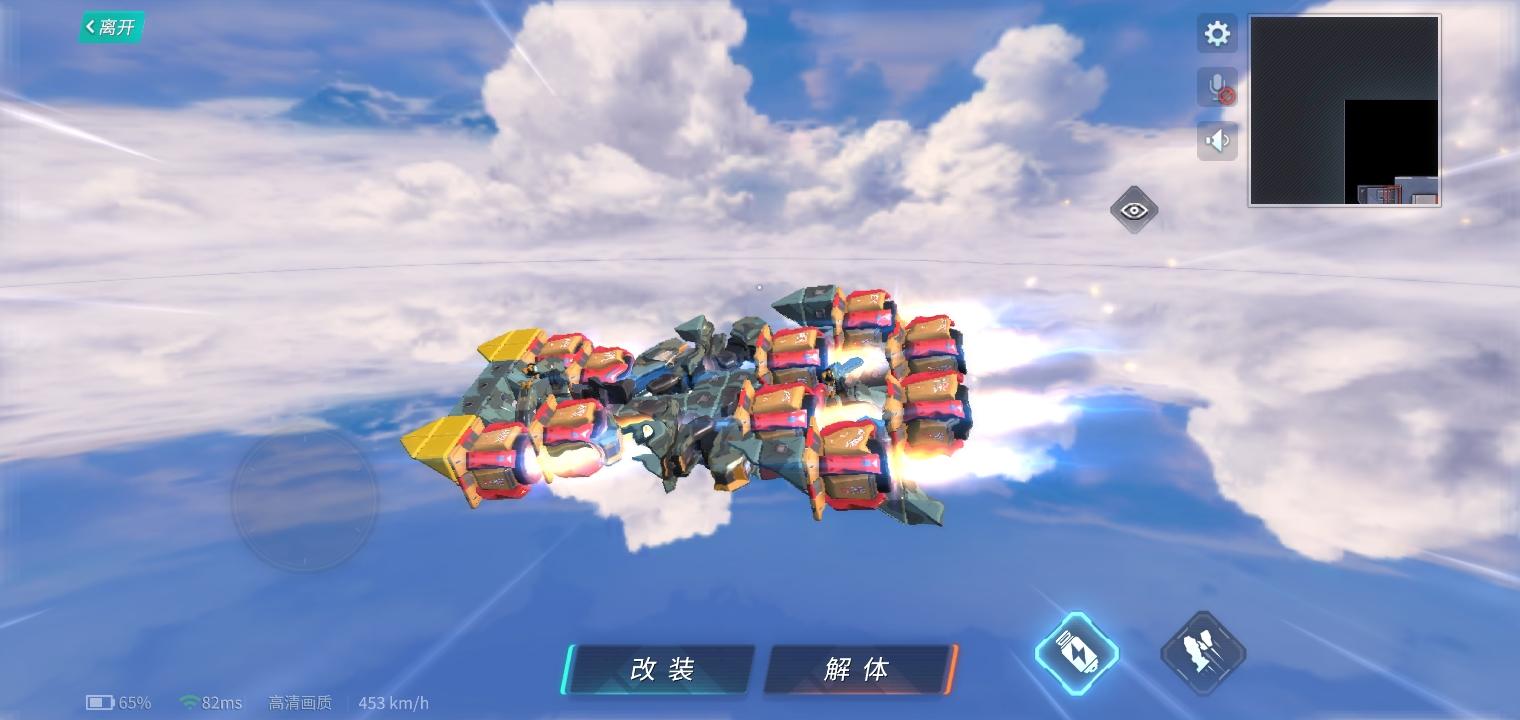The height and width of the screenshot is (720, 1520).
Task: Unmute the microphone
Action: coord(1217,87)
